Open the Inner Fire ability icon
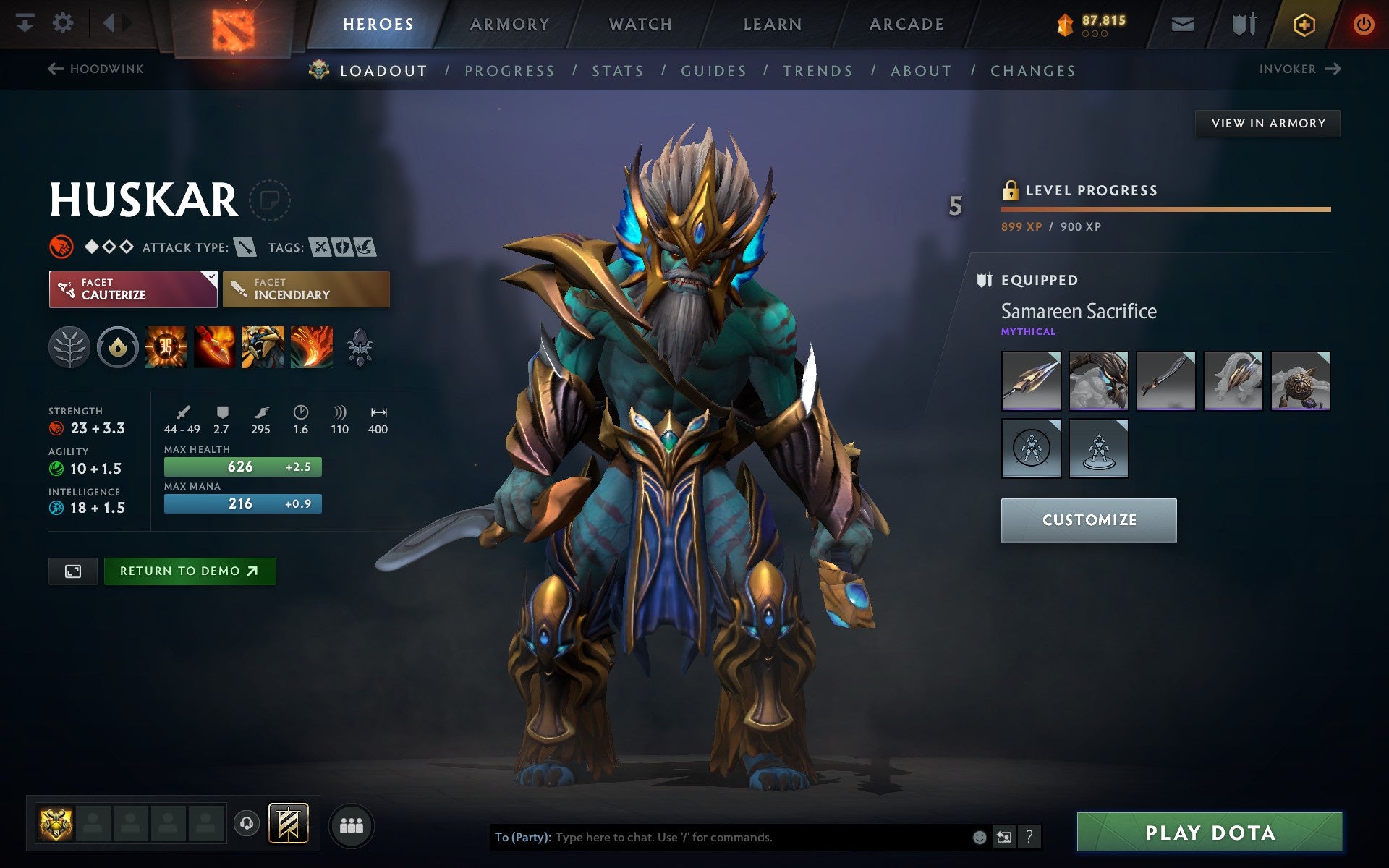This screenshot has width=1389, height=868. [x=166, y=347]
